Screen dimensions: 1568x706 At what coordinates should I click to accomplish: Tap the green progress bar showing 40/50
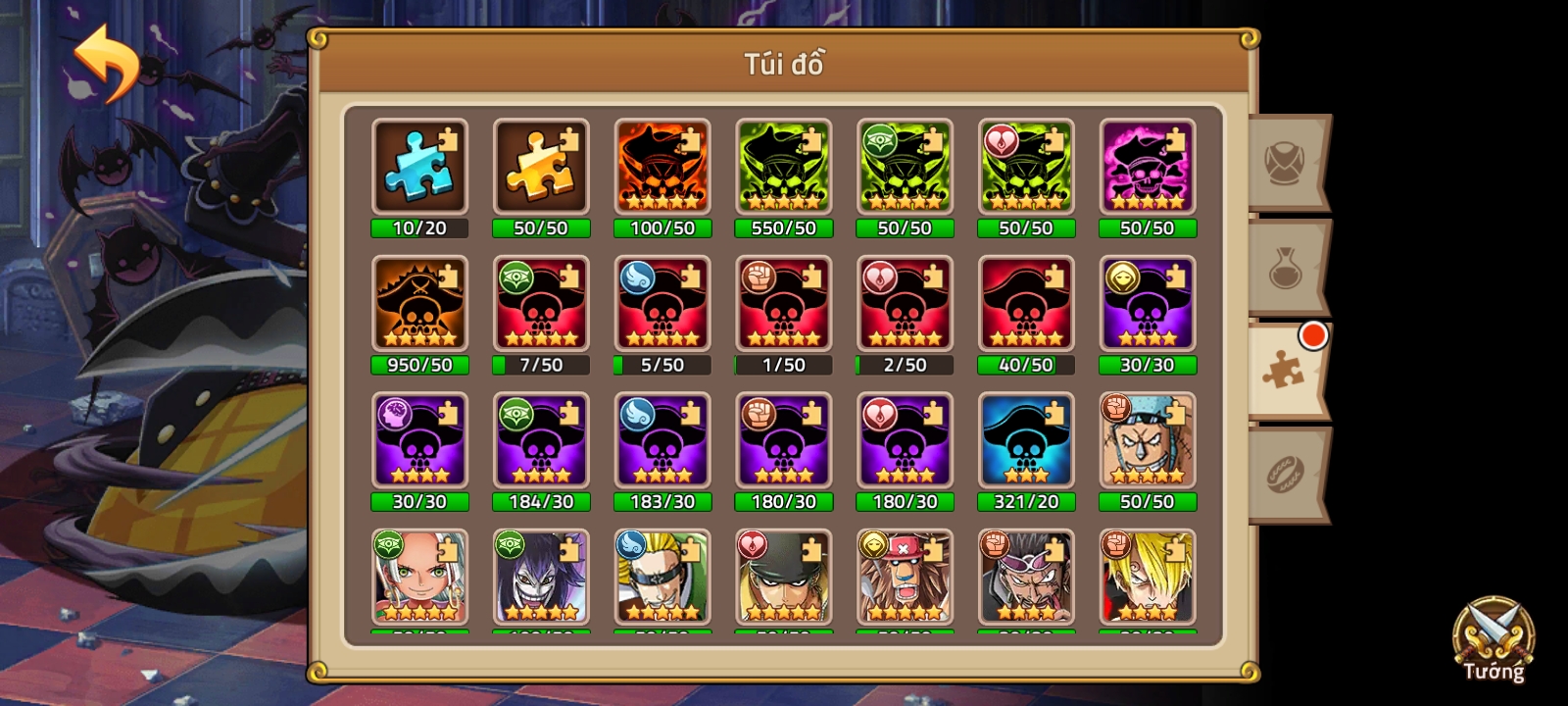click(1026, 364)
